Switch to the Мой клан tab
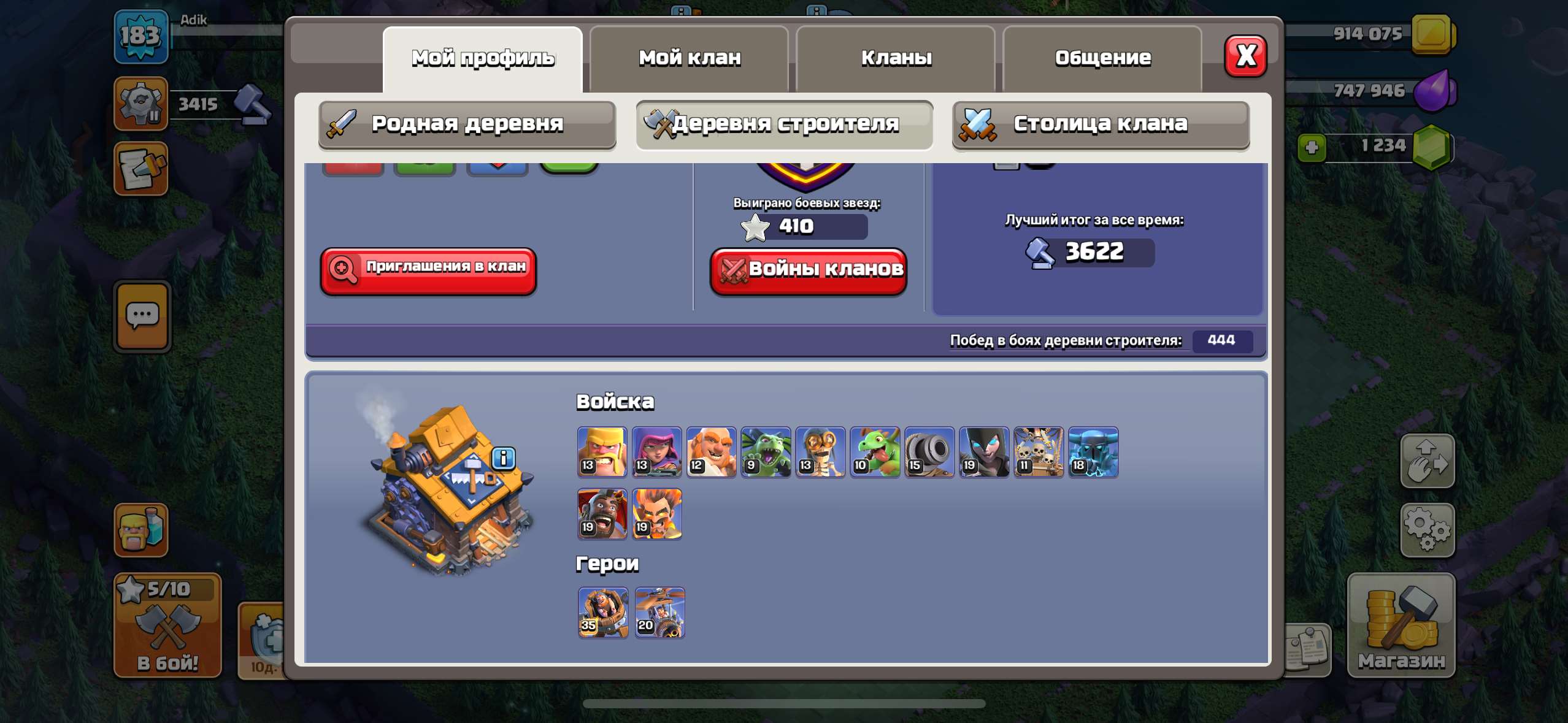Image resolution: width=1568 pixels, height=723 pixels. [690, 57]
